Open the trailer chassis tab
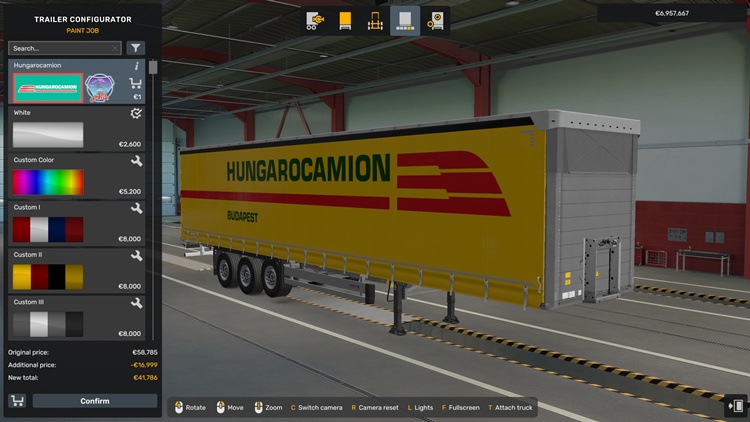 [x=376, y=20]
